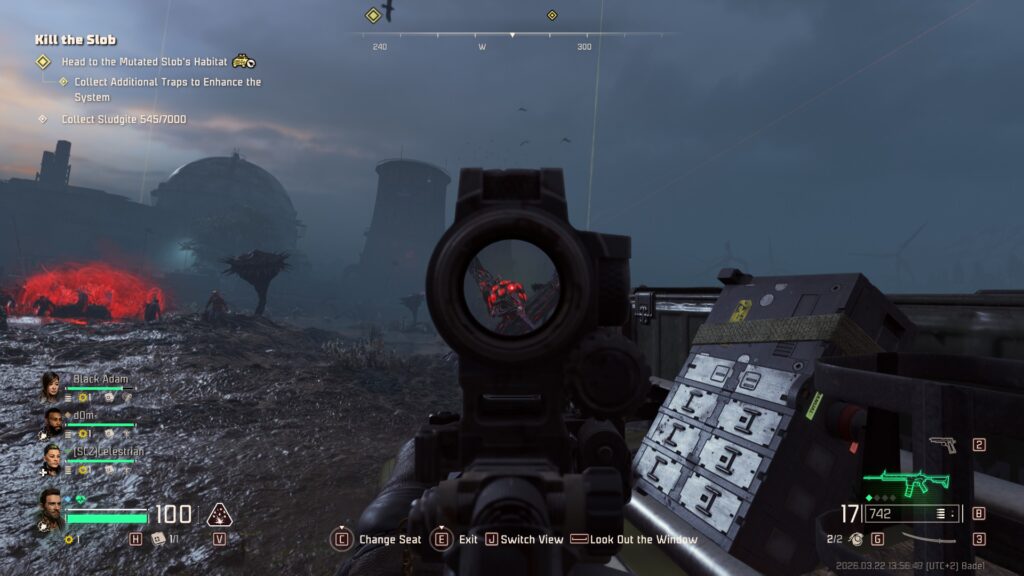The height and width of the screenshot is (576, 1024).
Task: Activate the triangular sparkle ability icon
Action: (x=219, y=515)
